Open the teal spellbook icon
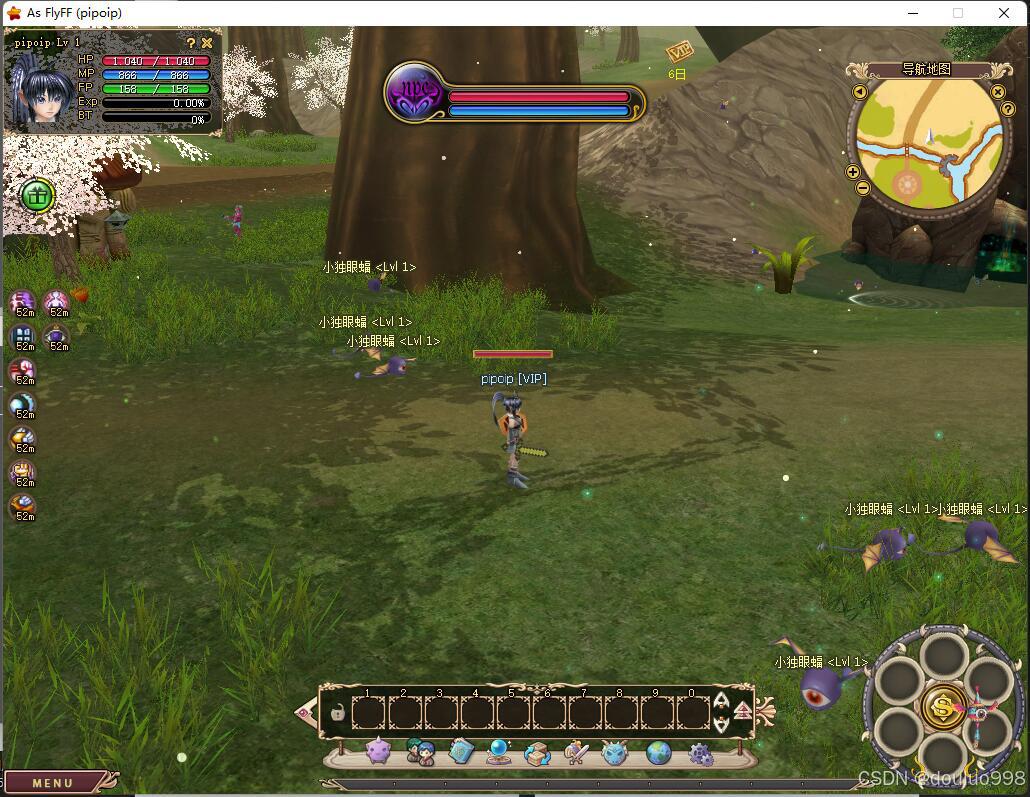Screen dimensions: 1030x797 (x=460, y=752)
